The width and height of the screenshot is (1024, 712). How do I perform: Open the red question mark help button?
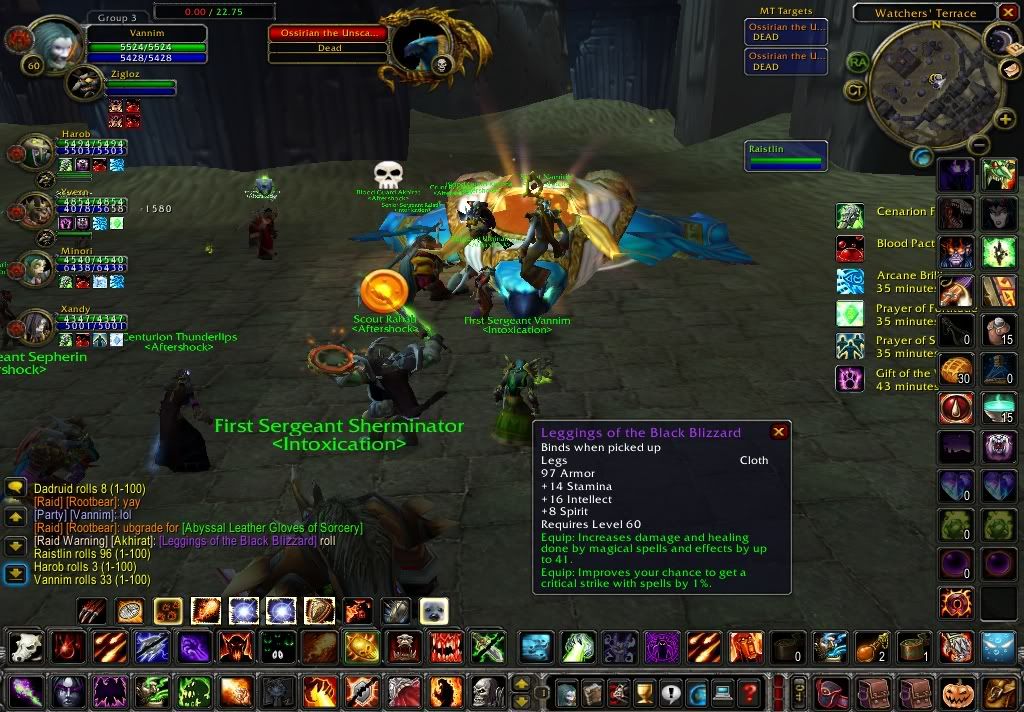(749, 692)
